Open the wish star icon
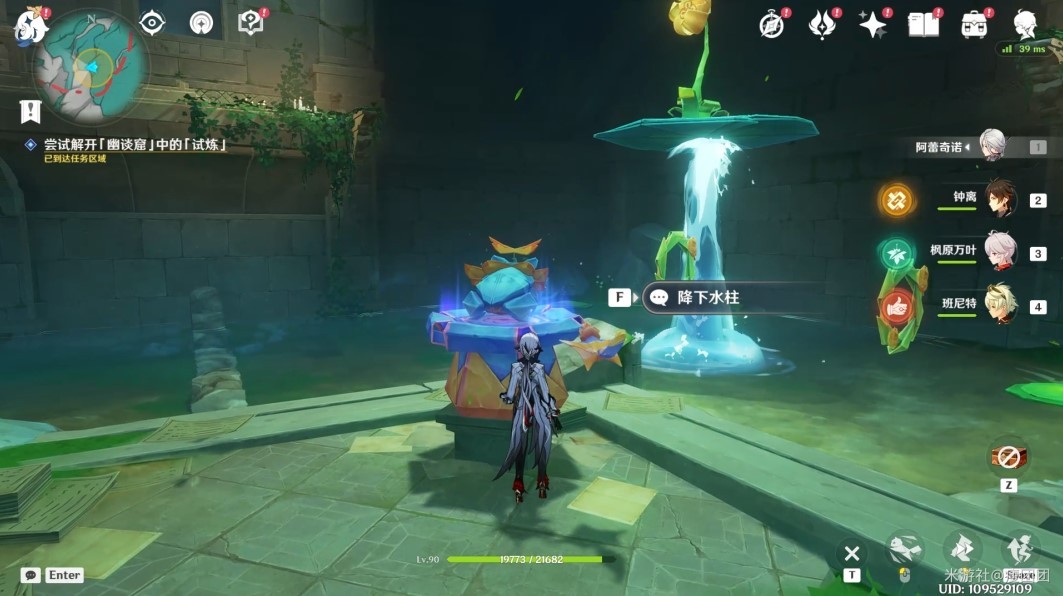This screenshot has width=1063, height=596. pyautogui.click(x=873, y=25)
